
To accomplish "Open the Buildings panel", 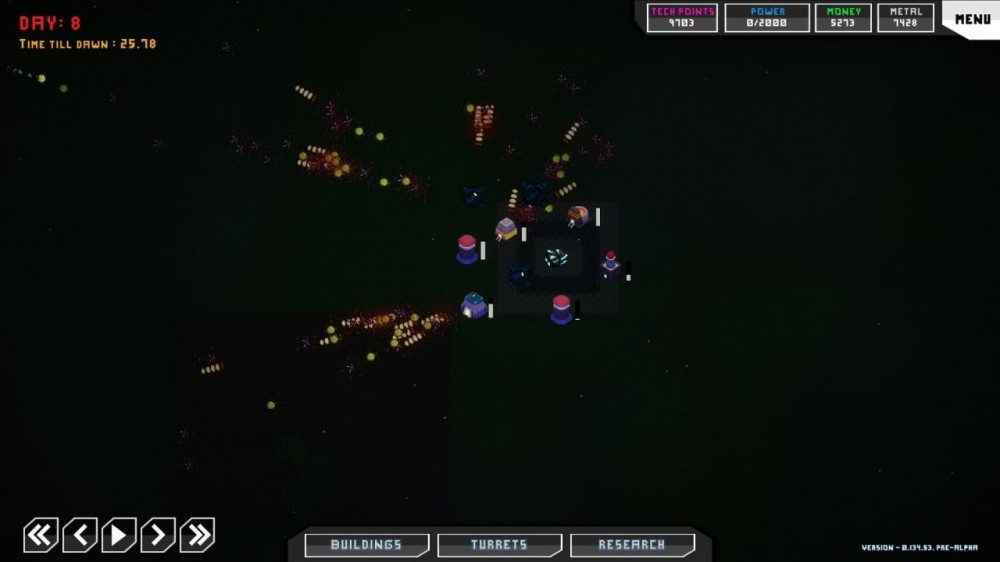I will 366,545.
